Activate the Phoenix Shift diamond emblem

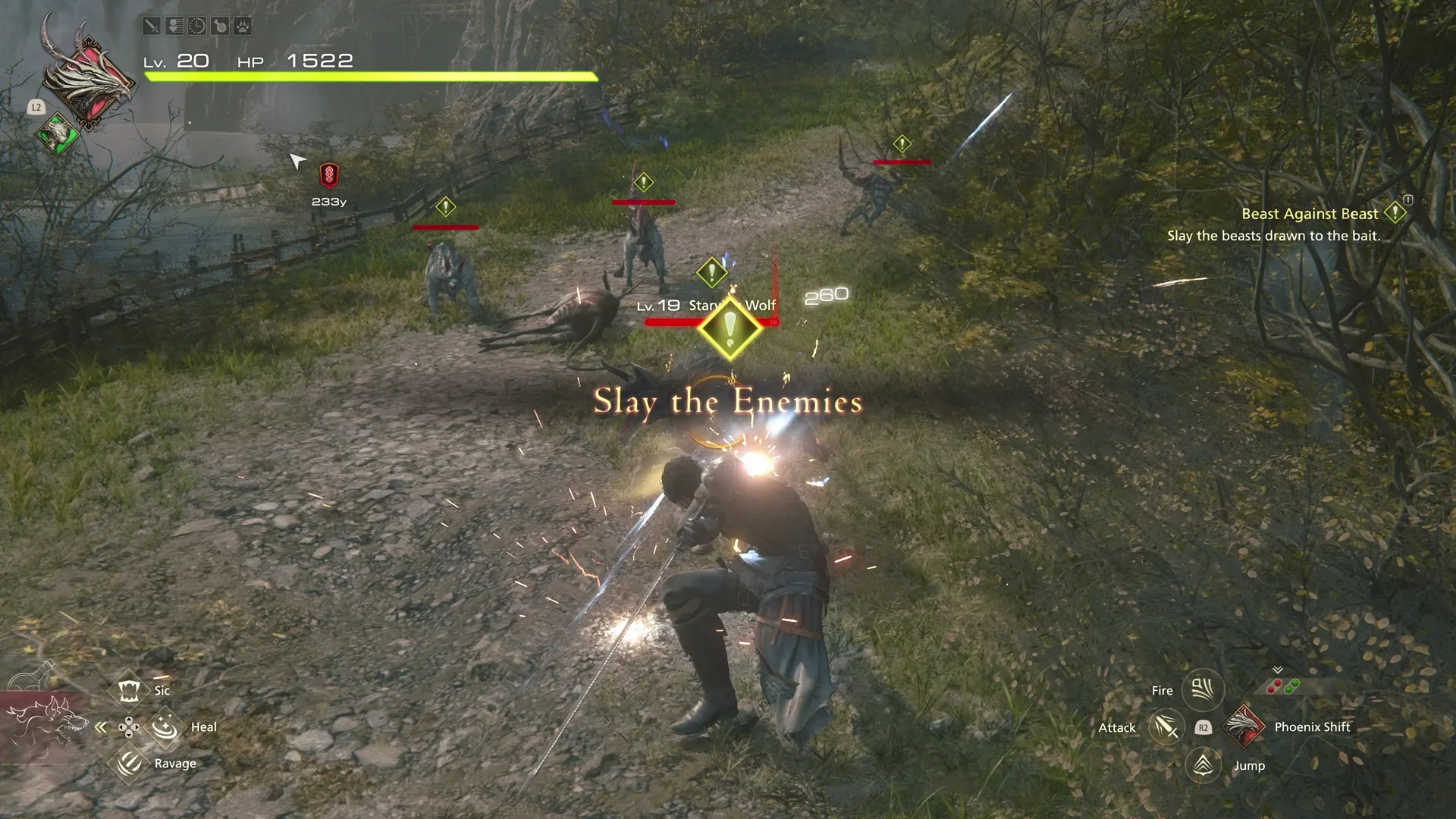click(1244, 726)
